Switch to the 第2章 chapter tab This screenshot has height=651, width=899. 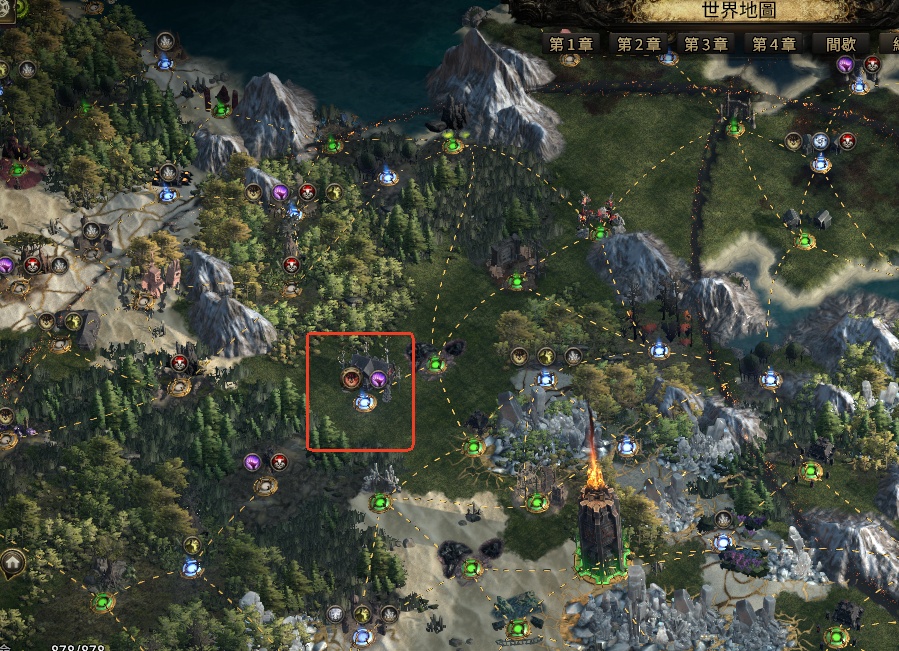coord(638,44)
